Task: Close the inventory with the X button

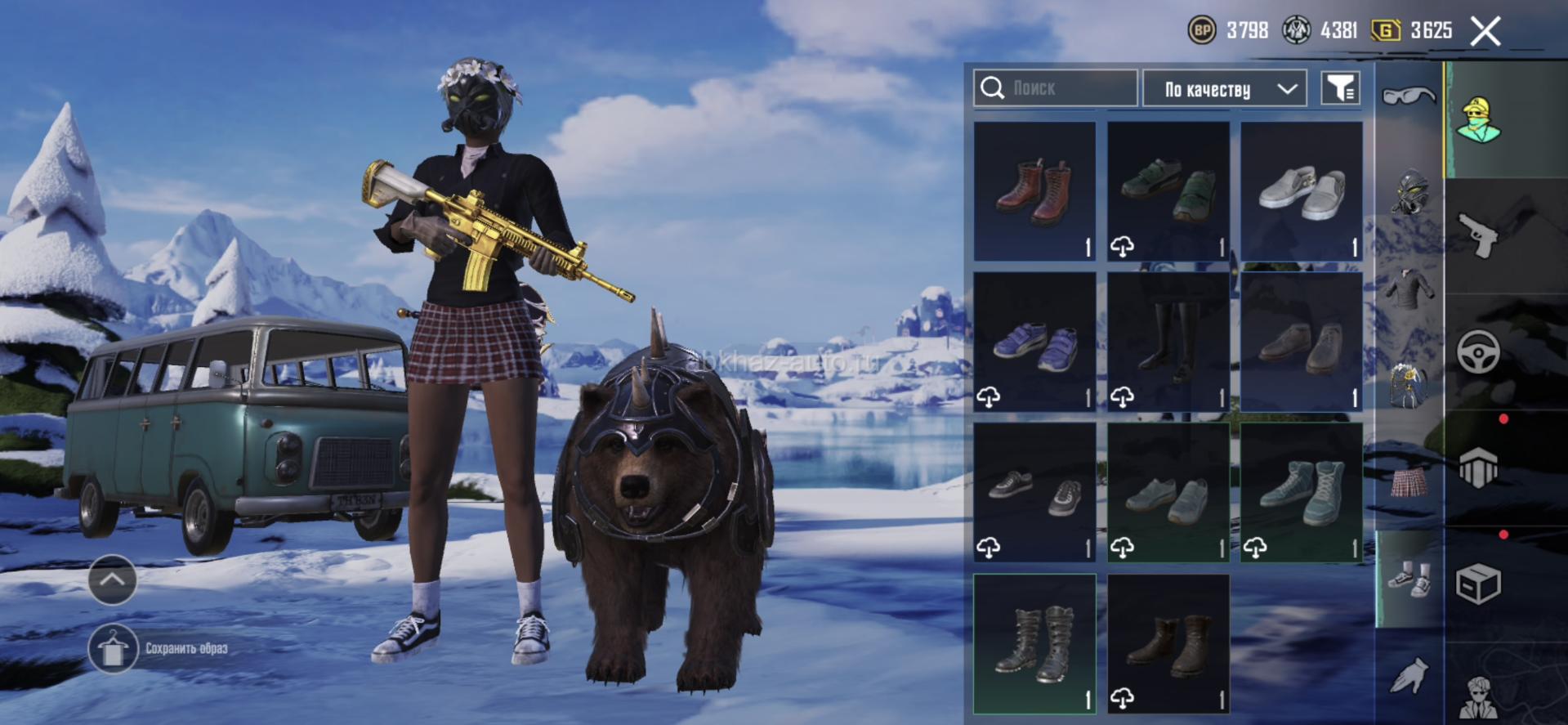Action: point(1485,32)
